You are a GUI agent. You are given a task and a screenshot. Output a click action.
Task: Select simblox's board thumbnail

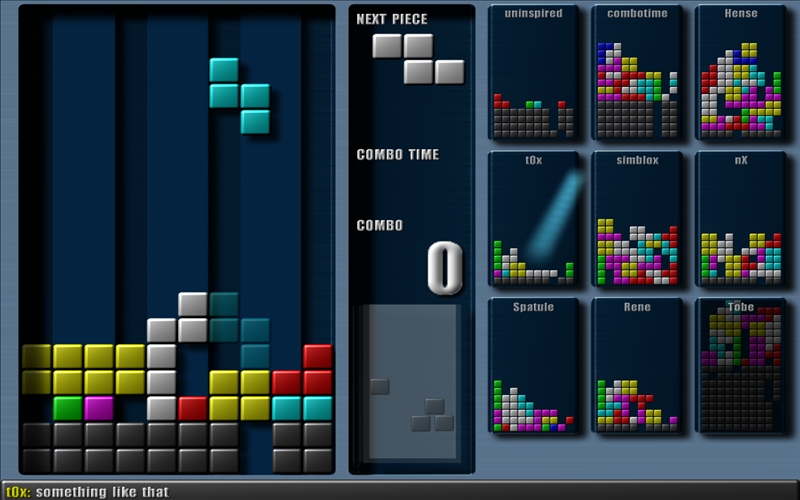tap(637, 218)
